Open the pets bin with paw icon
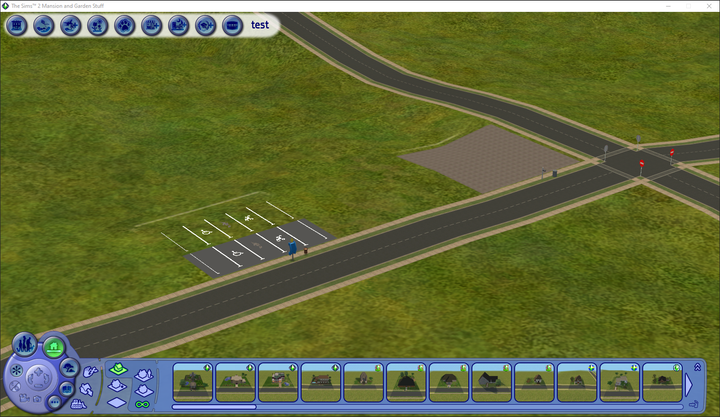Viewport: 720px width, 417px height. 125,25
